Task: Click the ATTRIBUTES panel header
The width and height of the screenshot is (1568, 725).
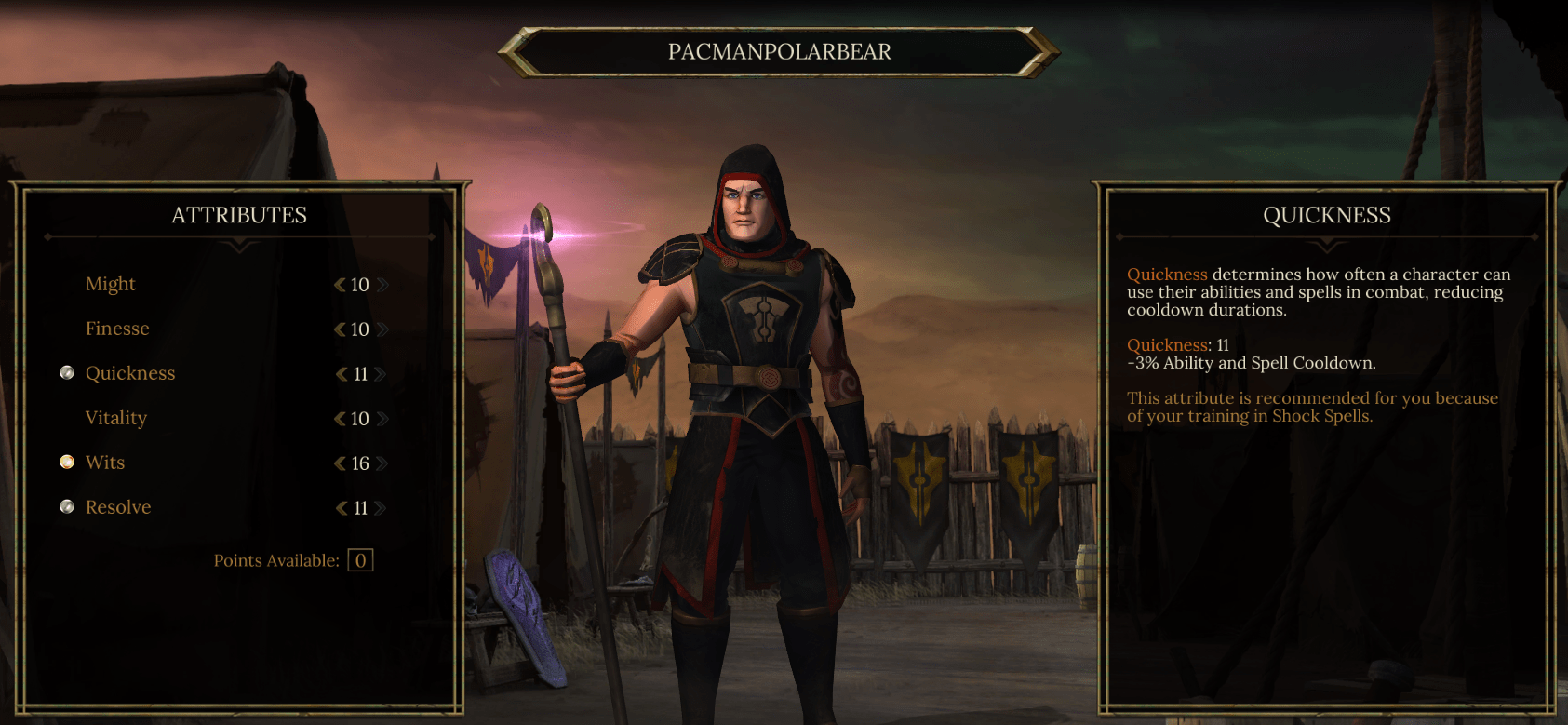Action: point(238,215)
